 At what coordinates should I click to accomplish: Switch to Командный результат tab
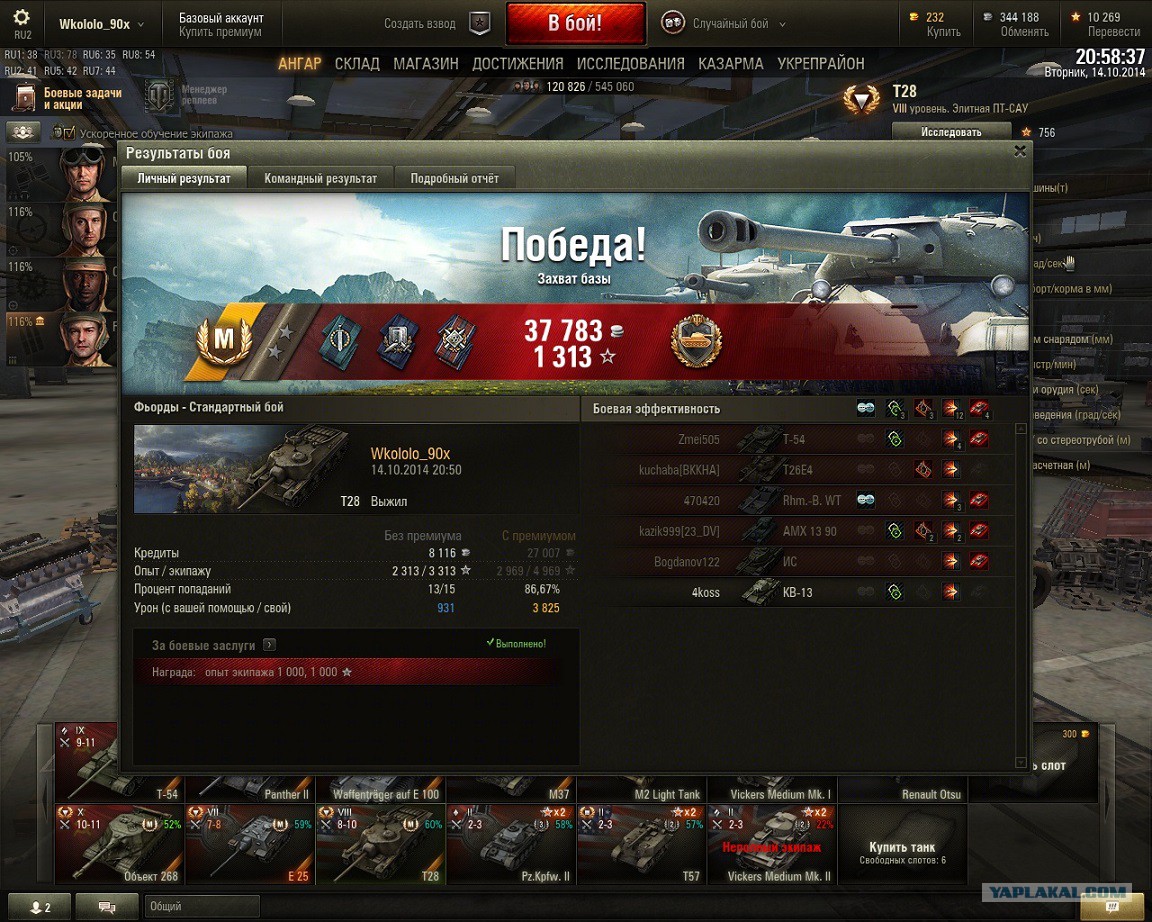[x=320, y=178]
